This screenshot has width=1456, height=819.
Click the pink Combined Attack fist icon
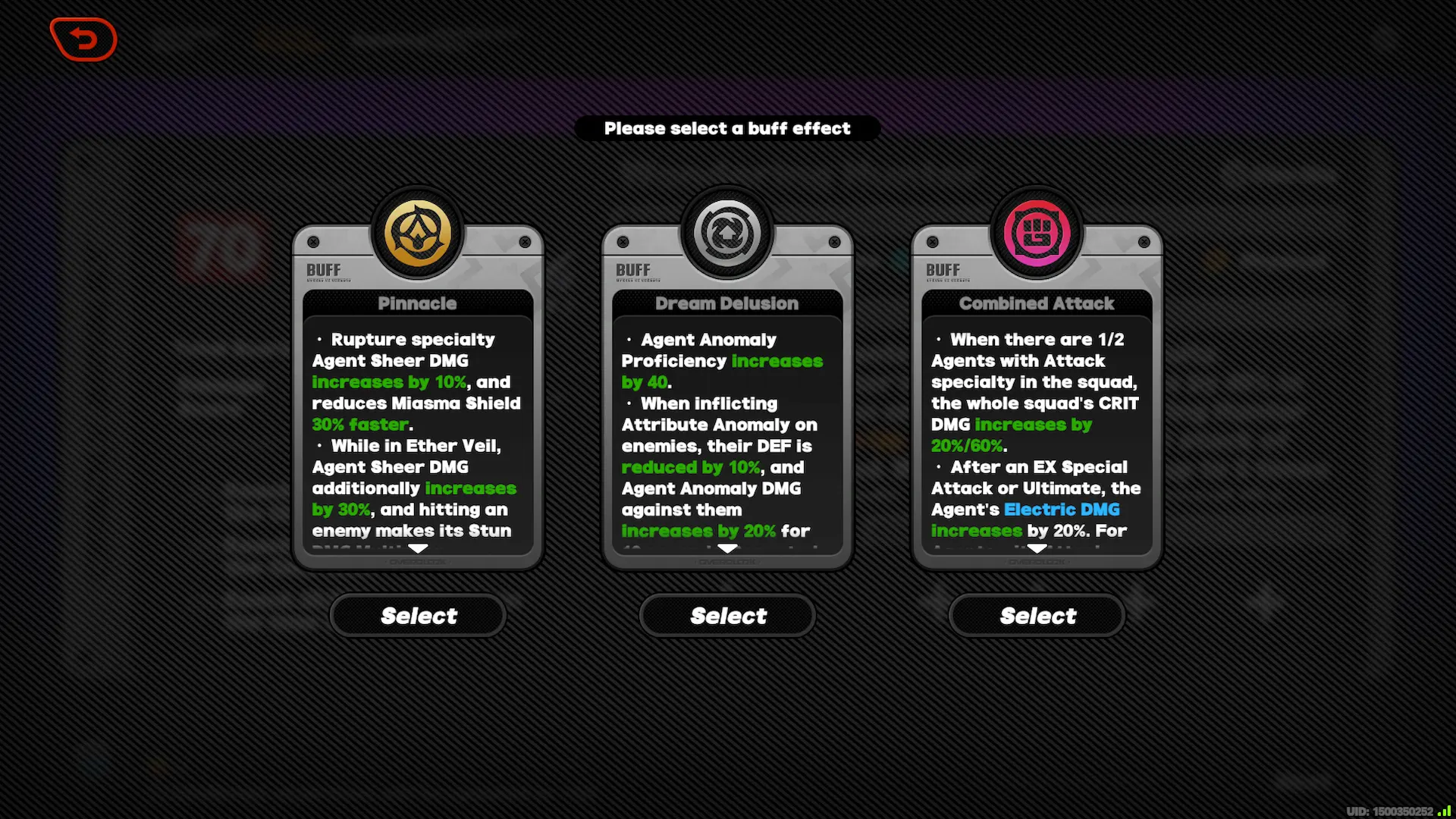[x=1036, y=231]
